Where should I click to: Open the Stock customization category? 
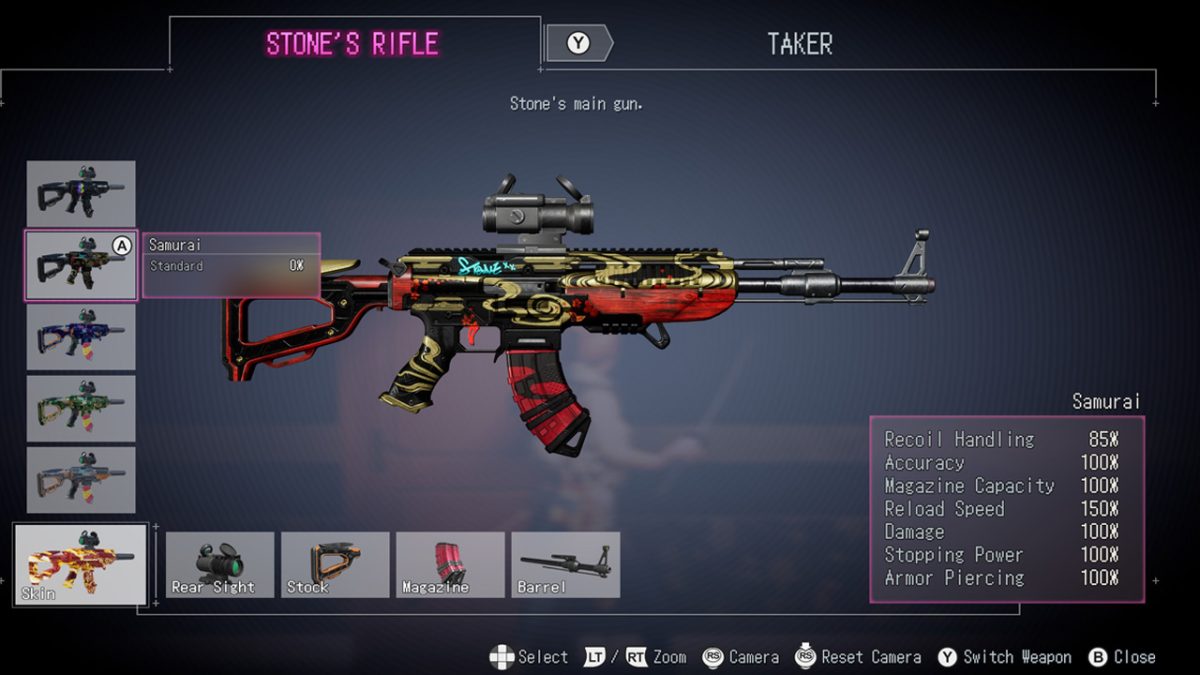click(335, 565)
